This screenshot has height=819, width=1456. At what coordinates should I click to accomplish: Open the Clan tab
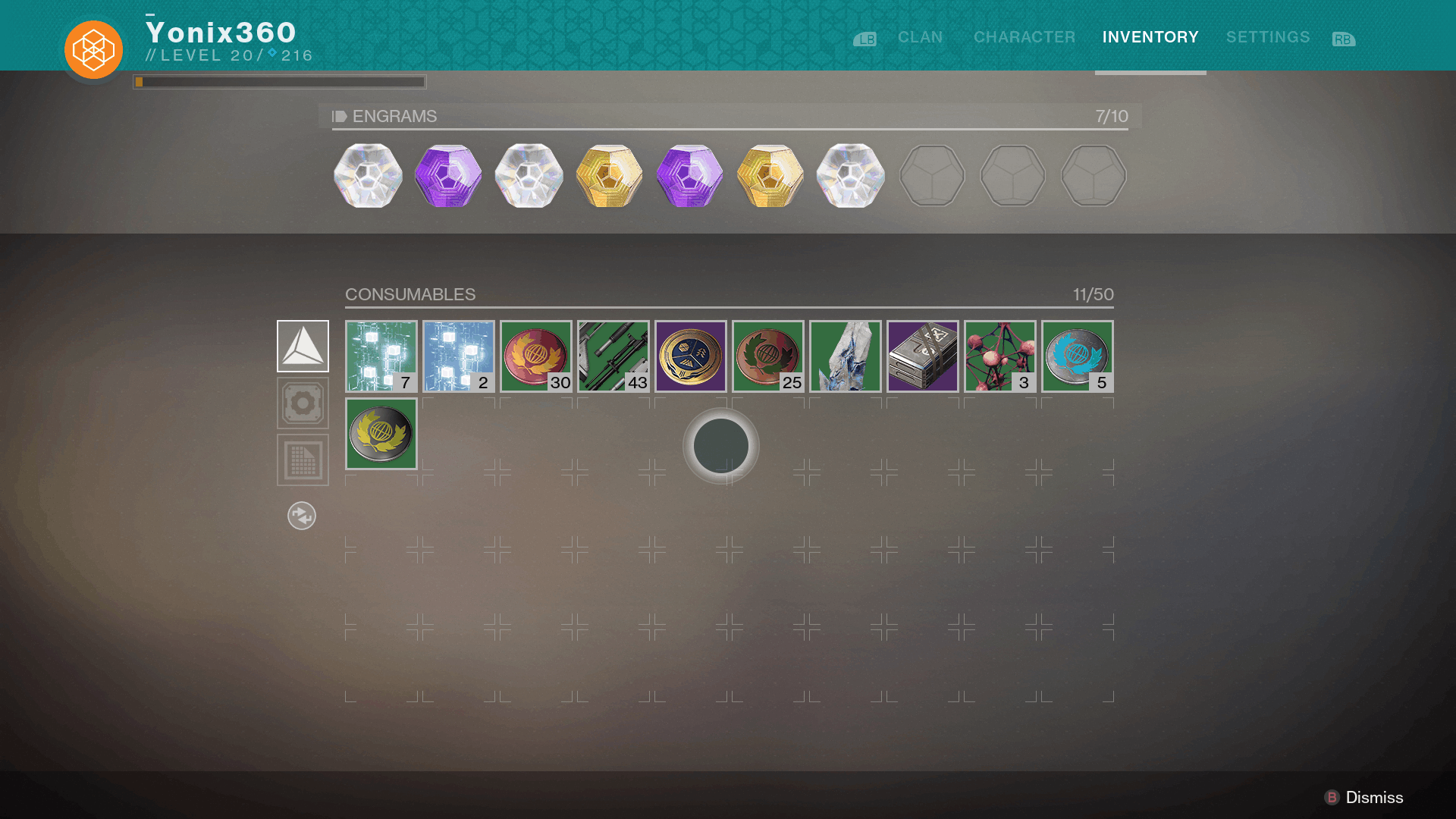click(x=920, y=37)
